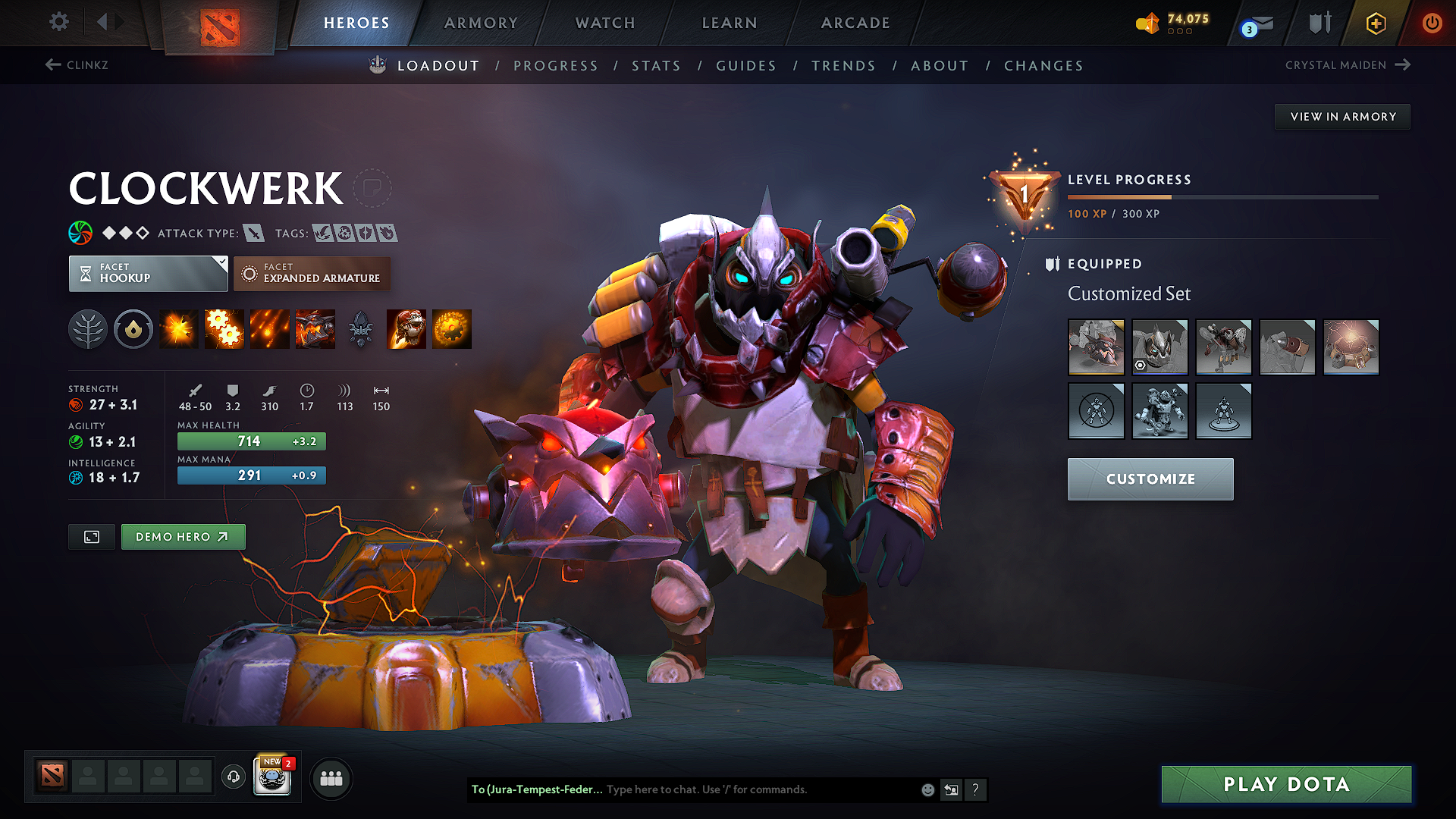Click the Demo Hero button

[183, 536]
